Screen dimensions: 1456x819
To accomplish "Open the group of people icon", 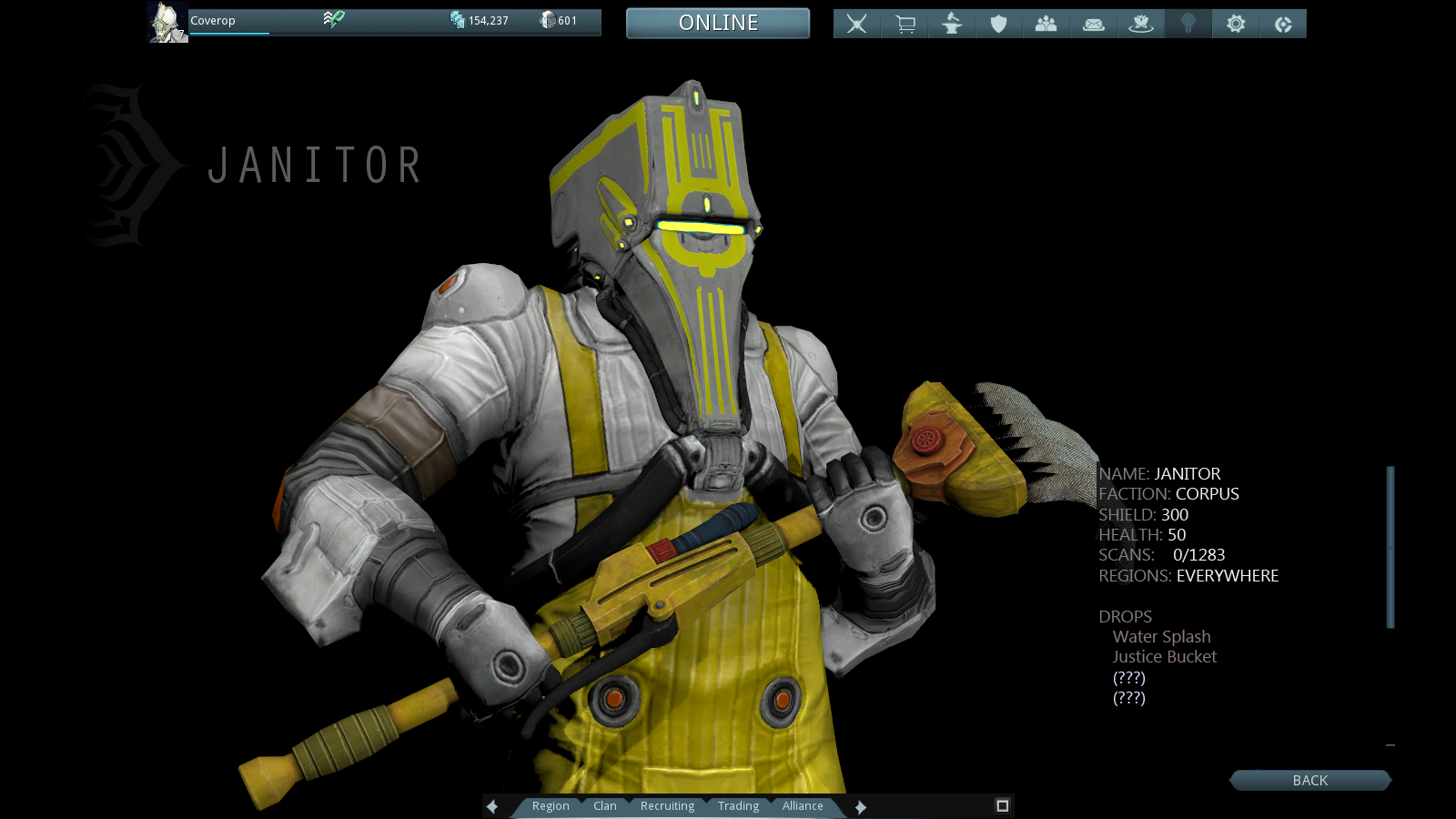I will point(1046,24).
